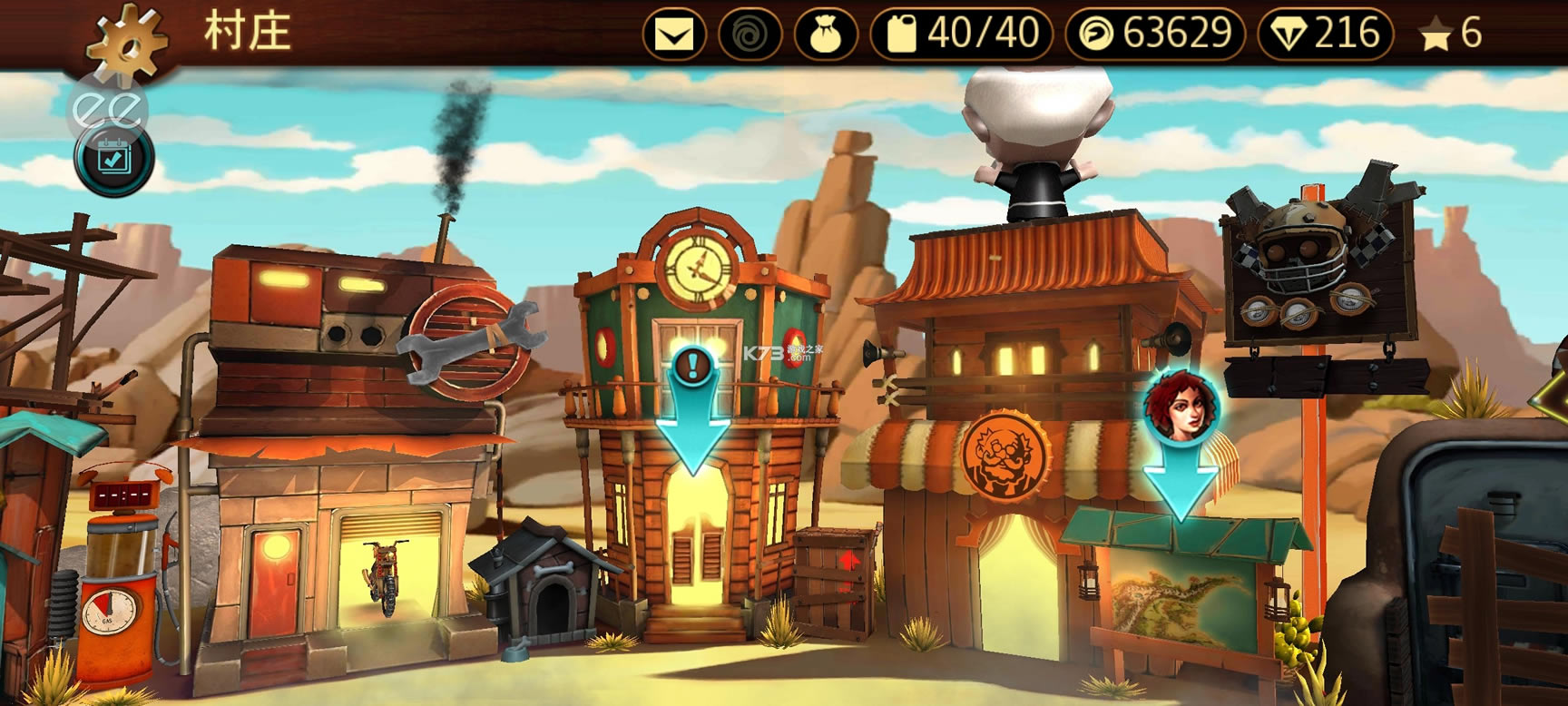Viewport: 1568px width, 706px height.
Task: Select the red-haired woman map arrow
Action: (1180, 445)
